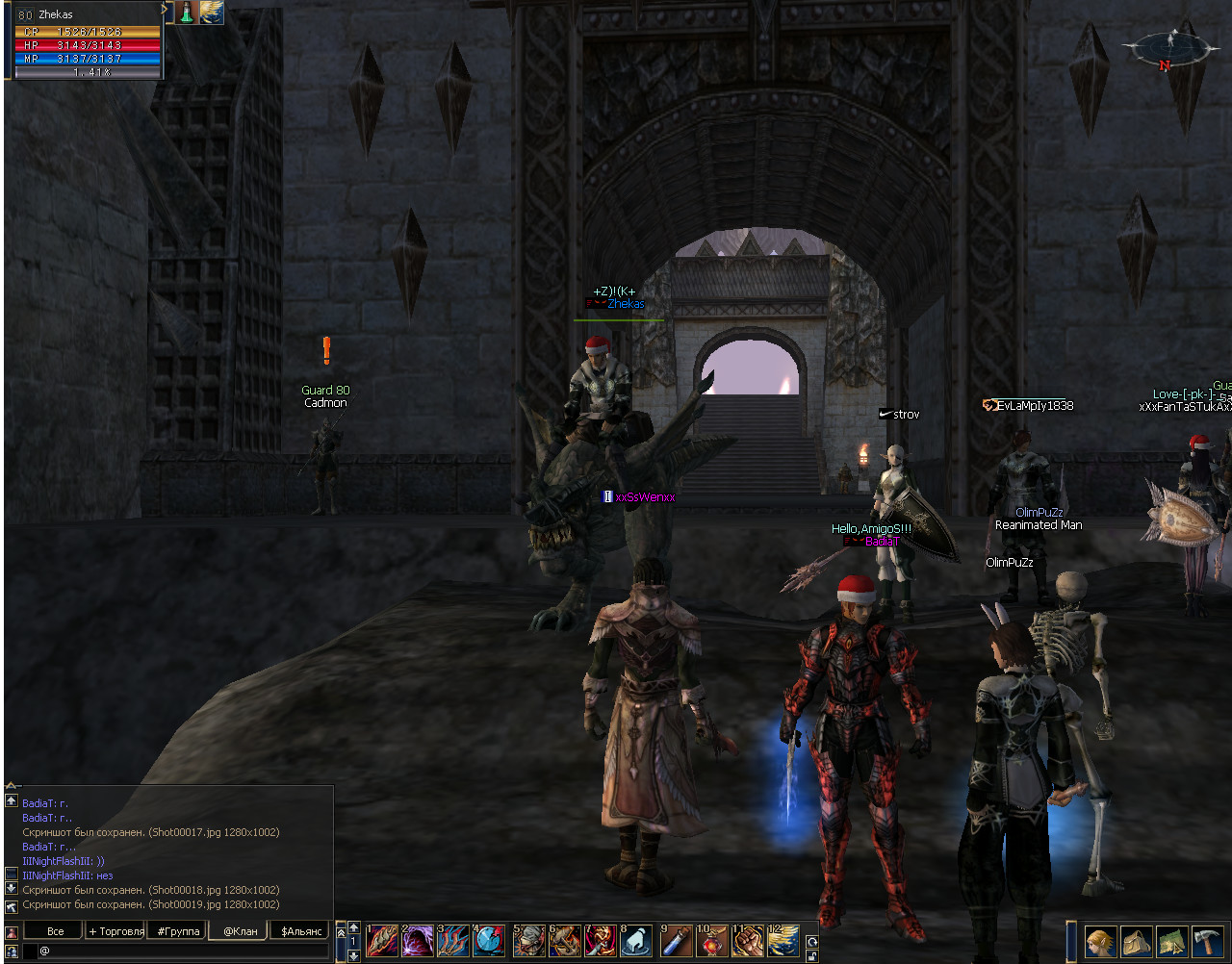Image resolution: width=1232 pixels, height=964 pixels.
Task: Show the $Альянс chat tab
Action: pos(301,931)
